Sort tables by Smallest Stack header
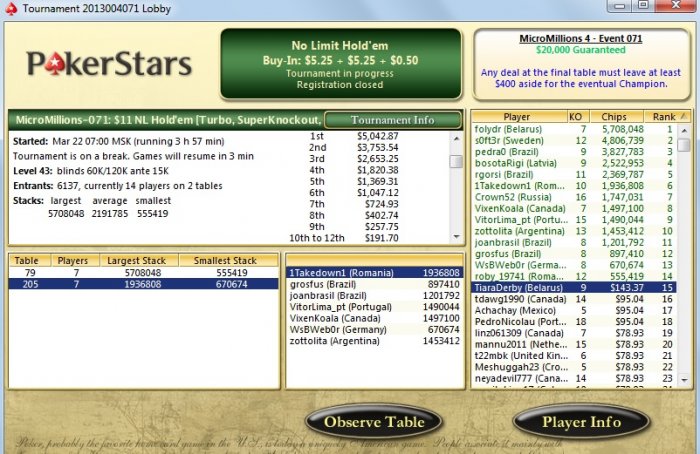The width and height of the screenshot is (700, 454). [225, 260]
